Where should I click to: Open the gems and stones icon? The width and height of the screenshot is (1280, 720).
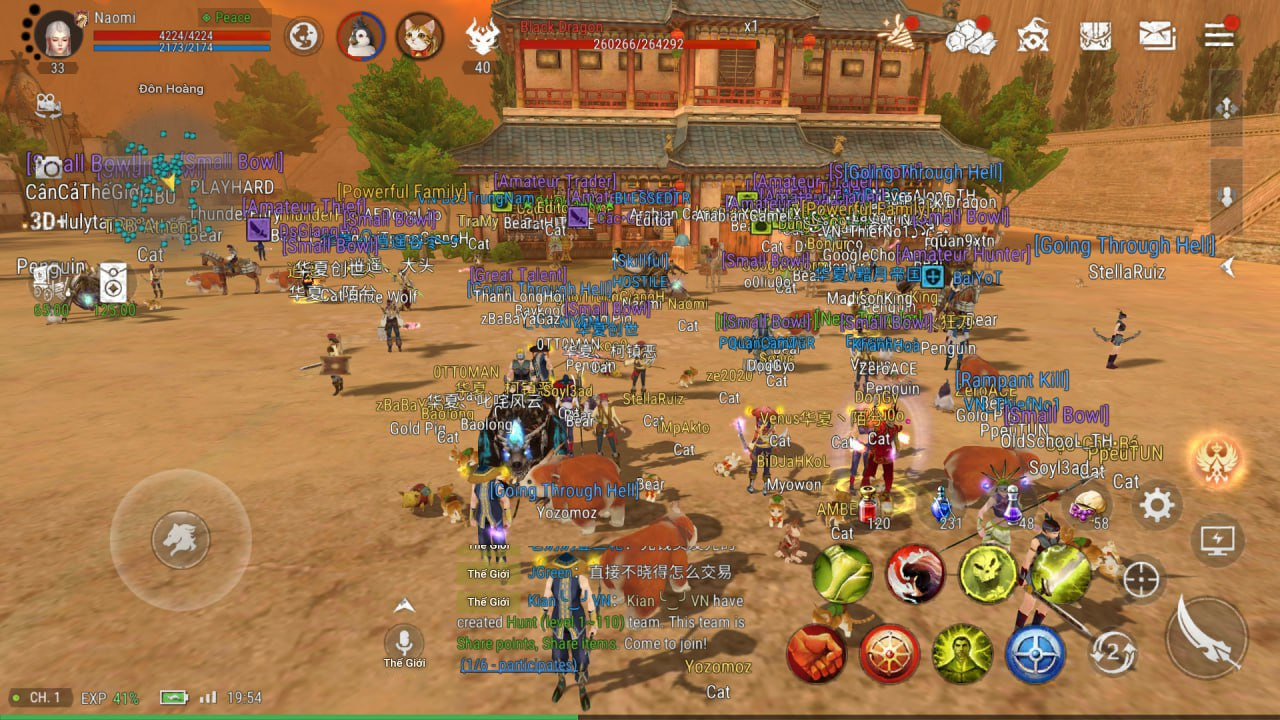[x=970, y=37]
